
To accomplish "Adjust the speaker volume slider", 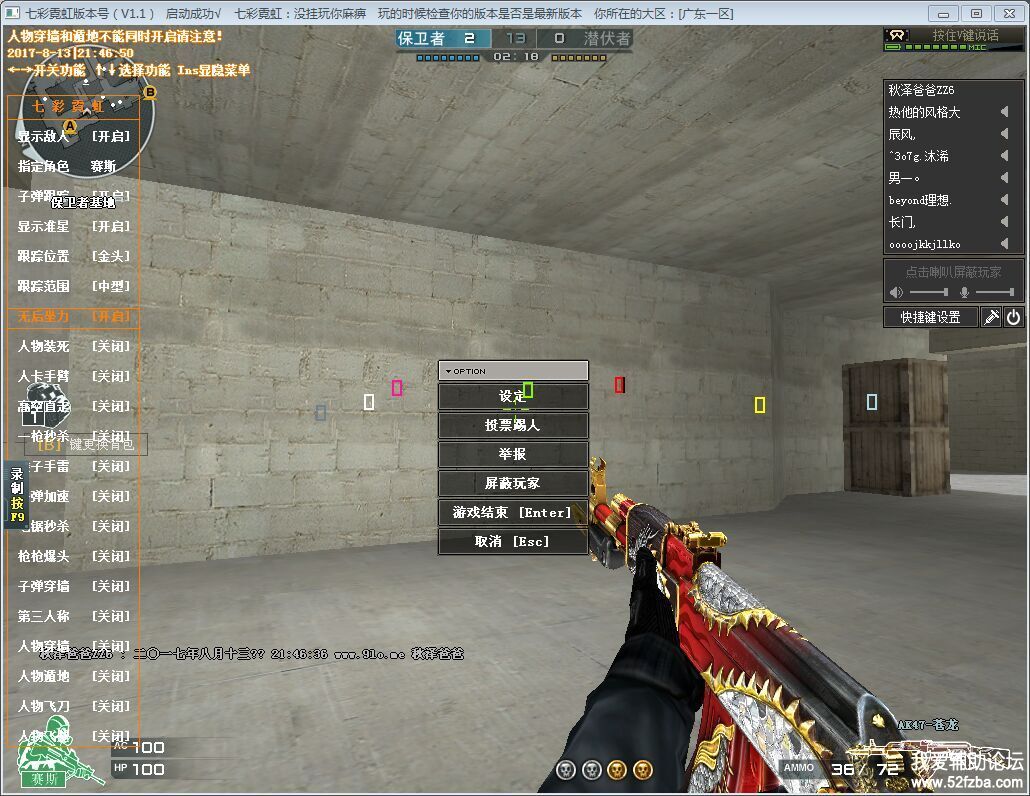I will 929,292.
